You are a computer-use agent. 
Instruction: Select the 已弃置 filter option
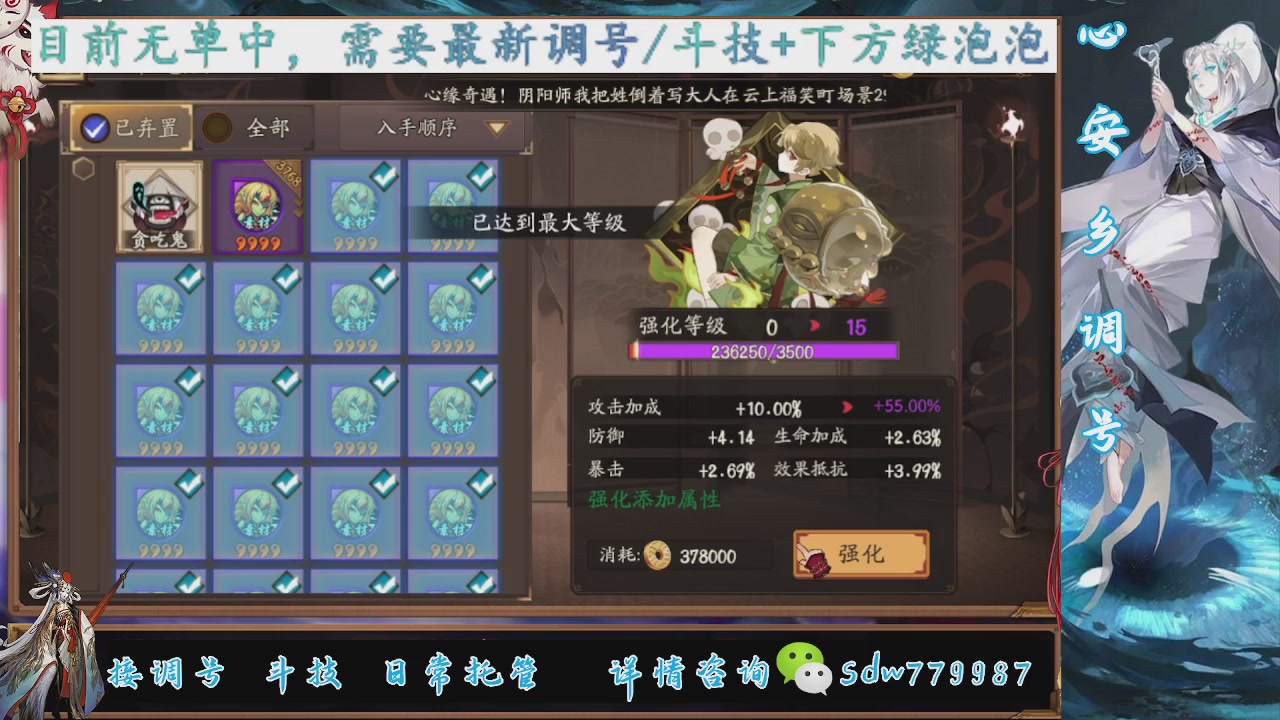coord(130,128)
